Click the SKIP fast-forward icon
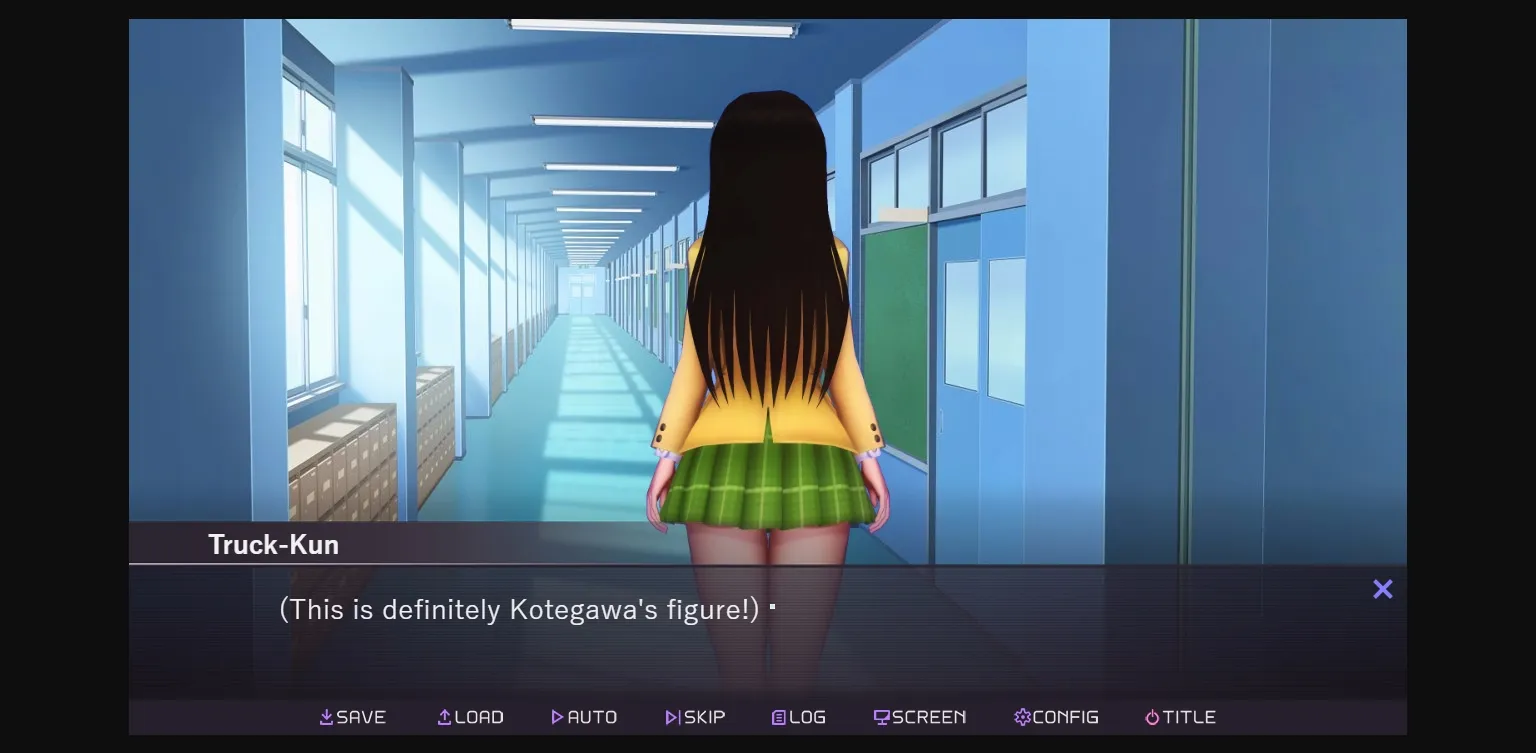The image size is (1536, 753). (x=670, y=716)
